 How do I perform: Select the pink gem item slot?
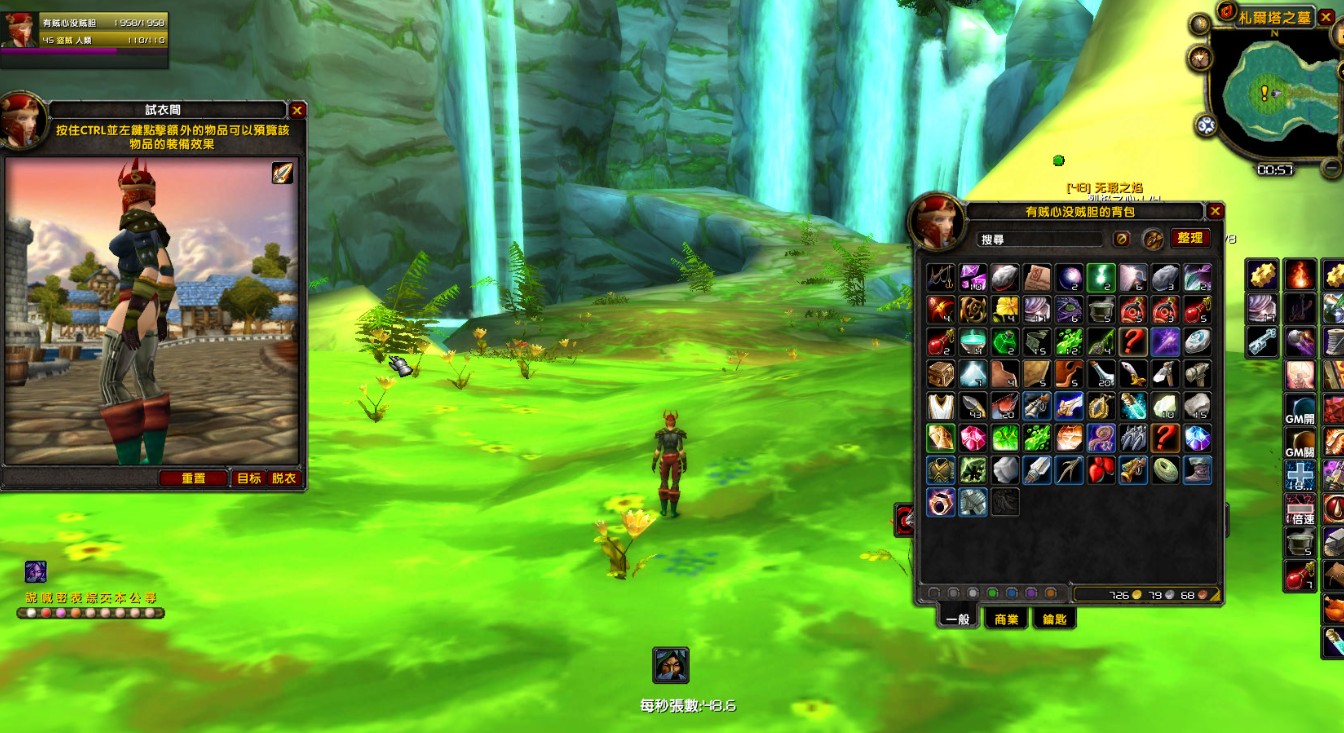pos(972,438)
